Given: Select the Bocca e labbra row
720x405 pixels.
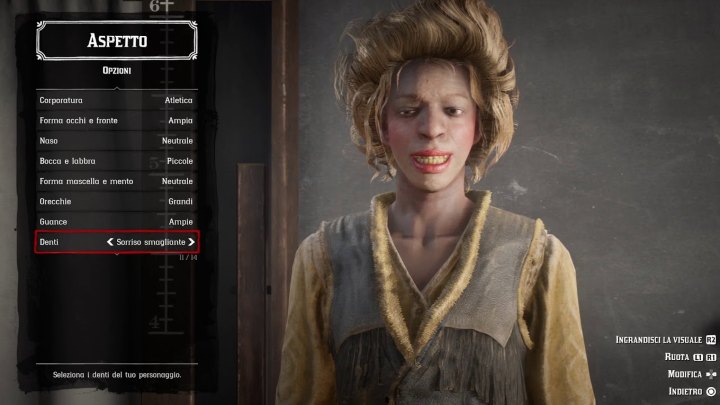Looking at the screenshot, I should click(116, 161).
